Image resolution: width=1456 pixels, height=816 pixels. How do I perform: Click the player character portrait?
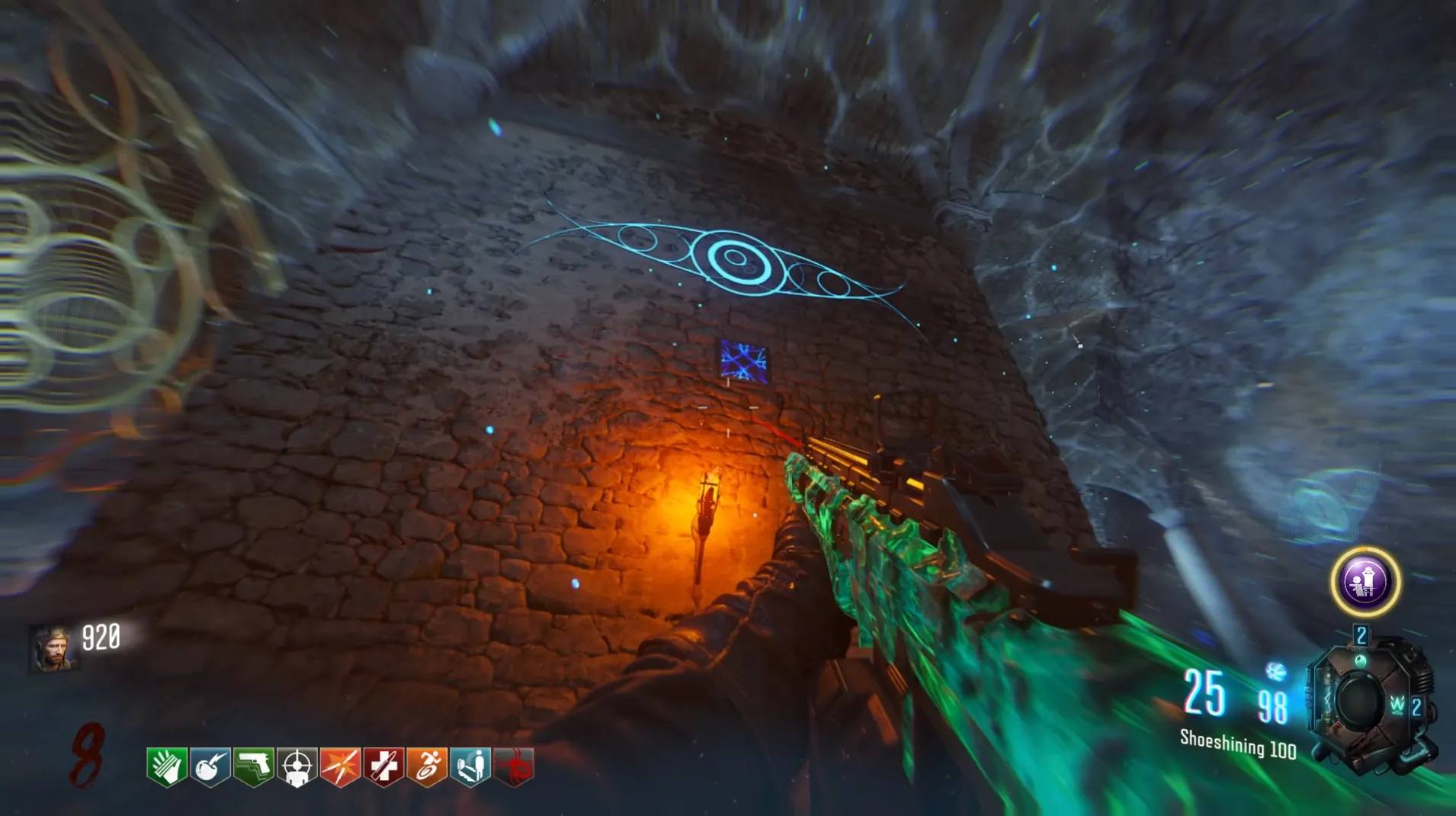tap(53, 648)
